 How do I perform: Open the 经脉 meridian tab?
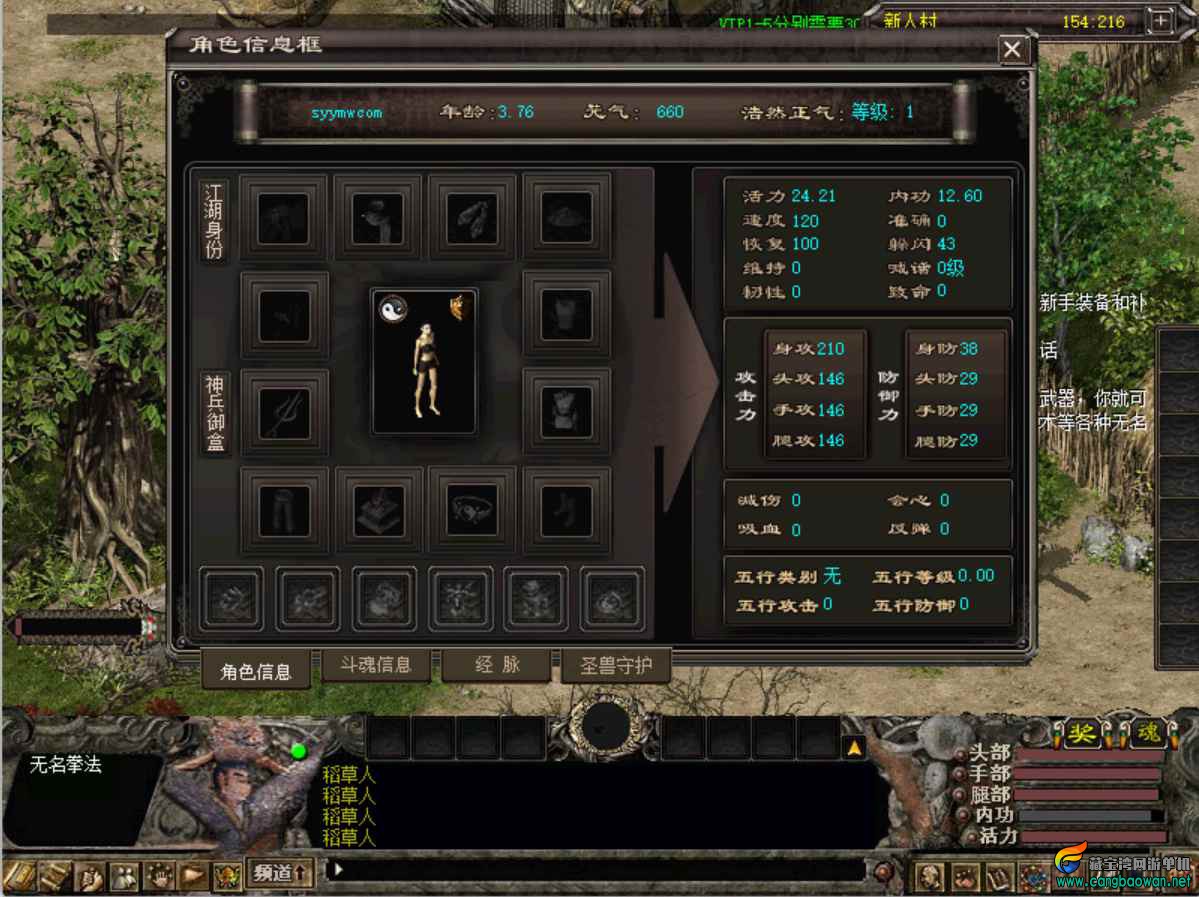point(496,664)
